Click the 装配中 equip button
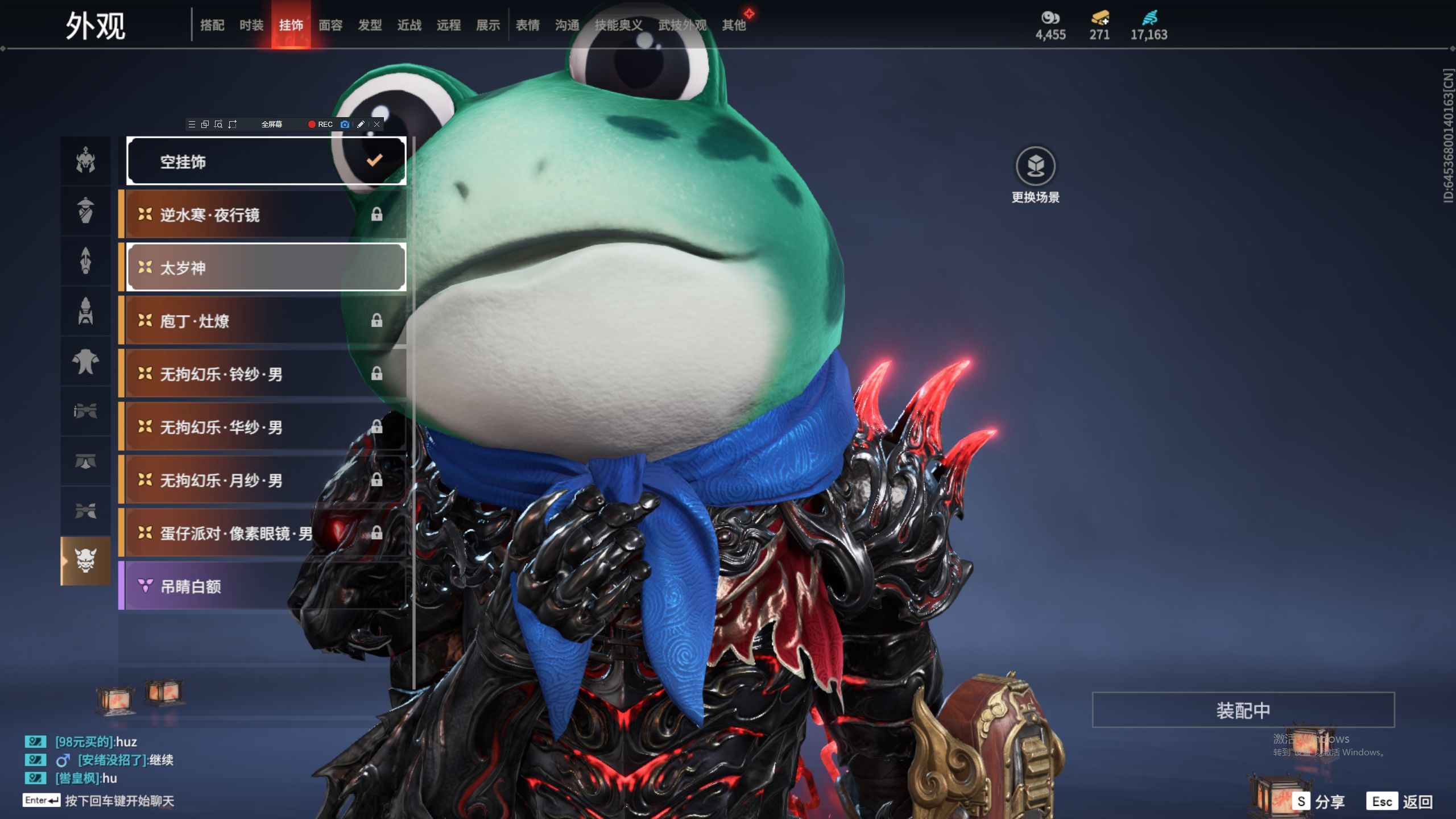Viewport: 1456px width, 819px height. click(x=1243, y=710)
